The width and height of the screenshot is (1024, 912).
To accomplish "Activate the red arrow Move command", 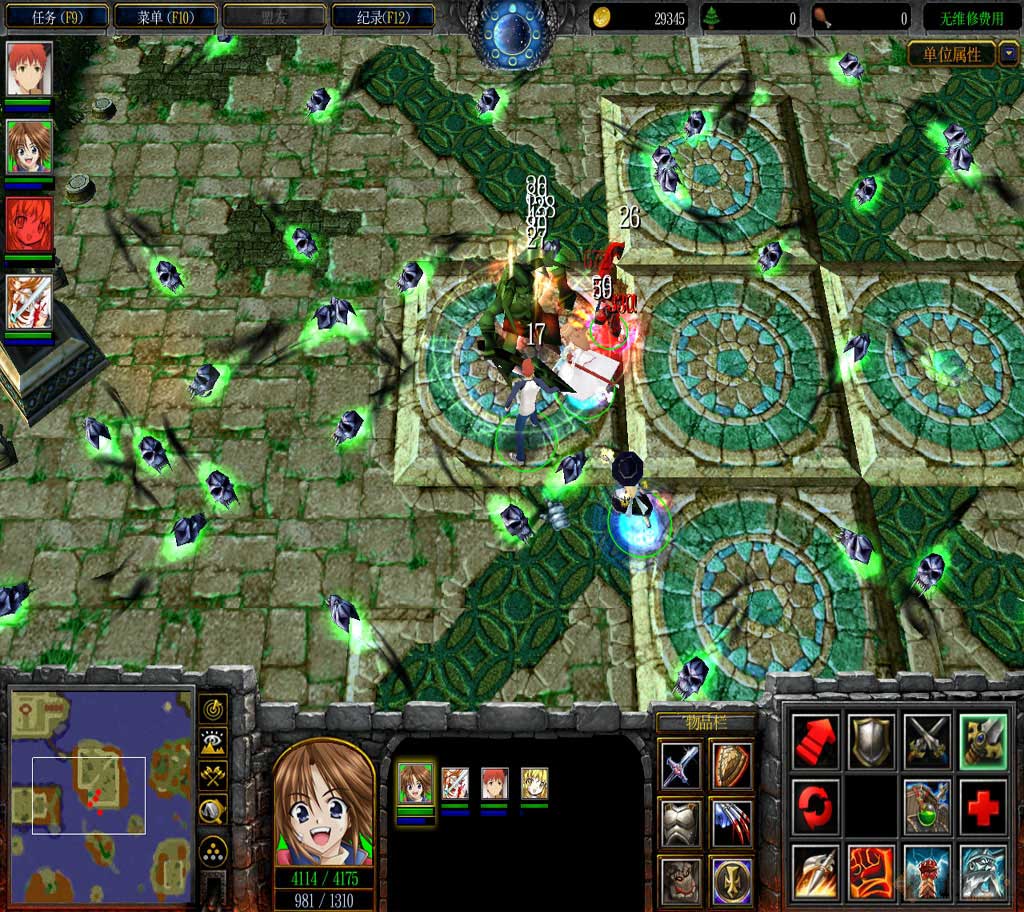I will click(x=815, y=741).
